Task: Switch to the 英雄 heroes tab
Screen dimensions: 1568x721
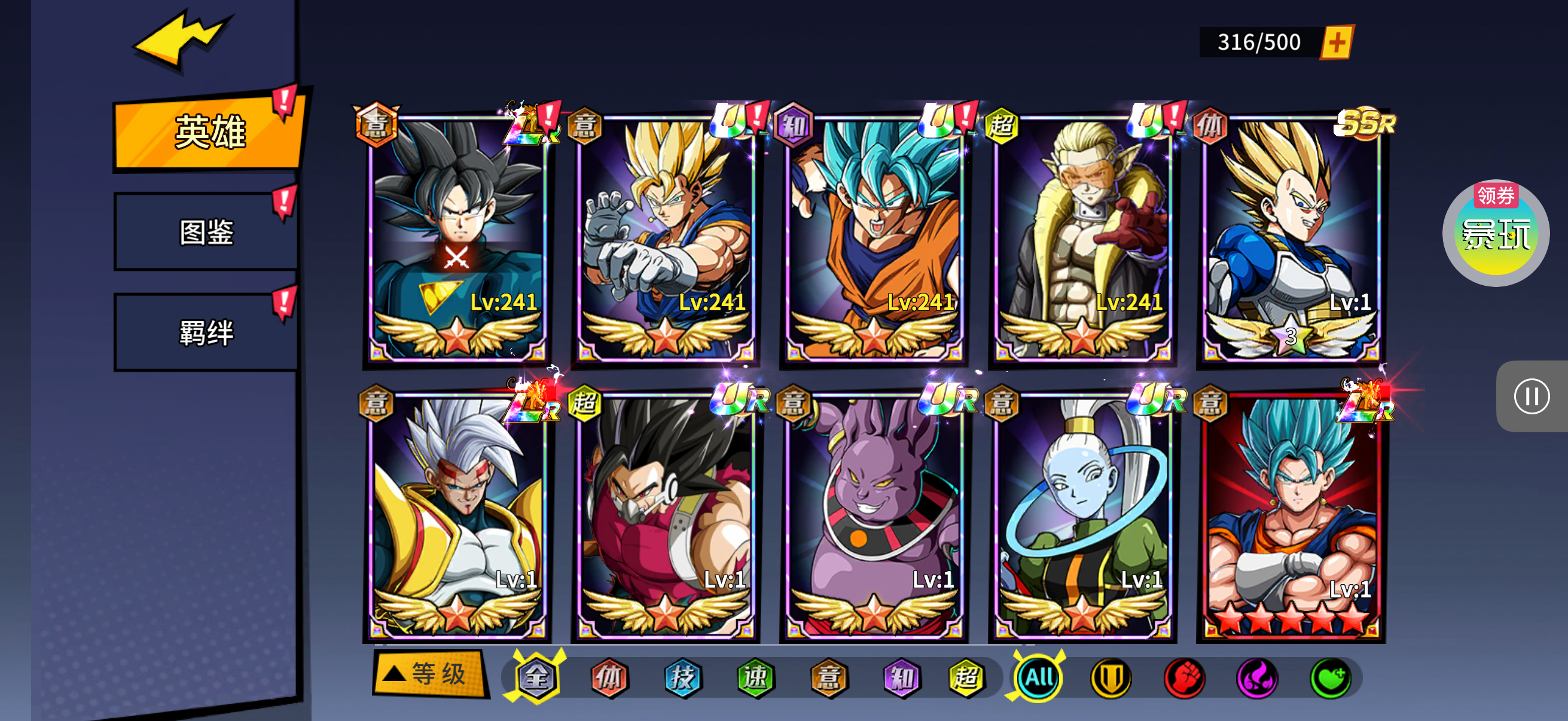Action: (x=209, y=132)
